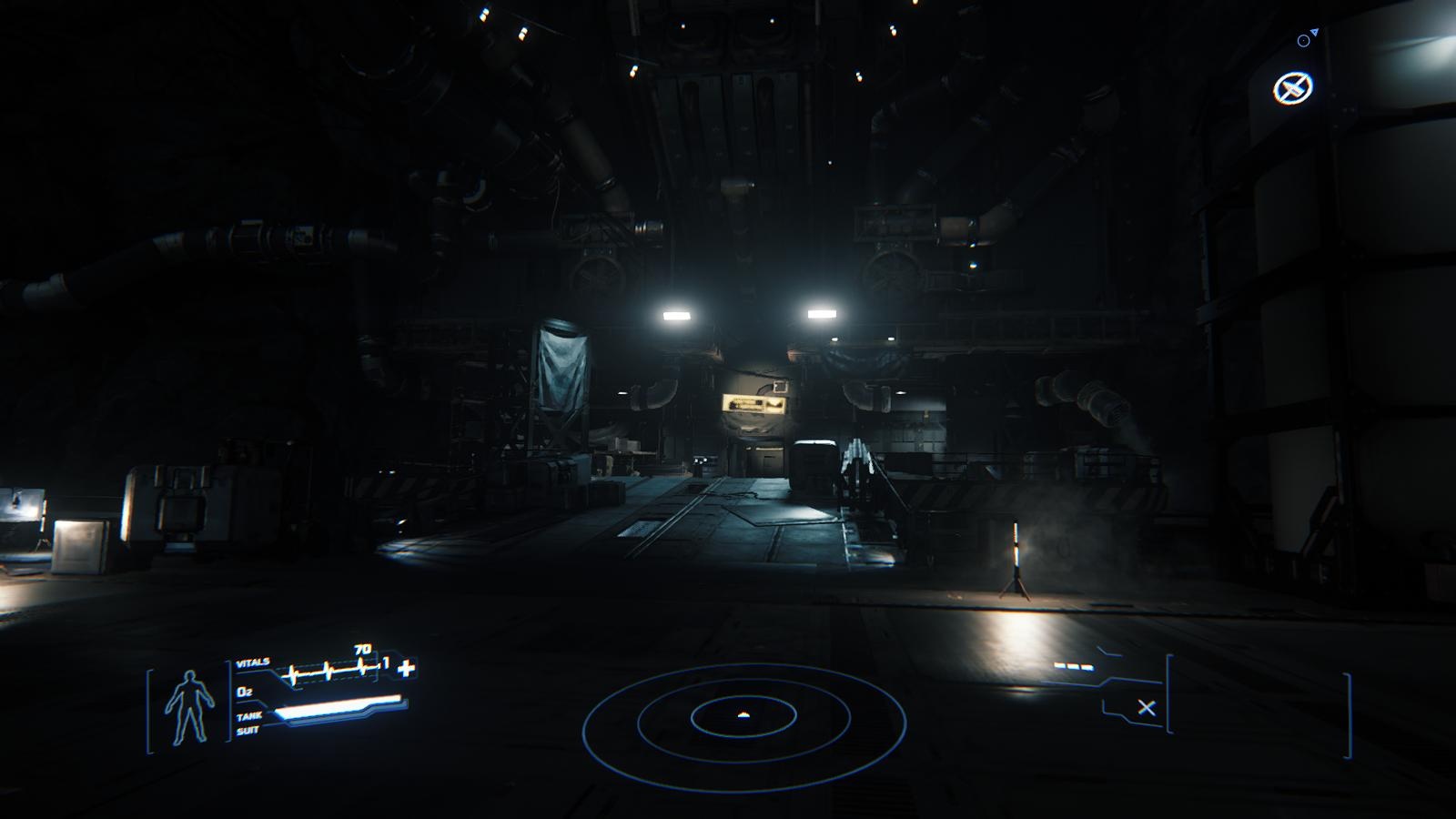Select the X marker in the weapon panel

(1147, 707)
